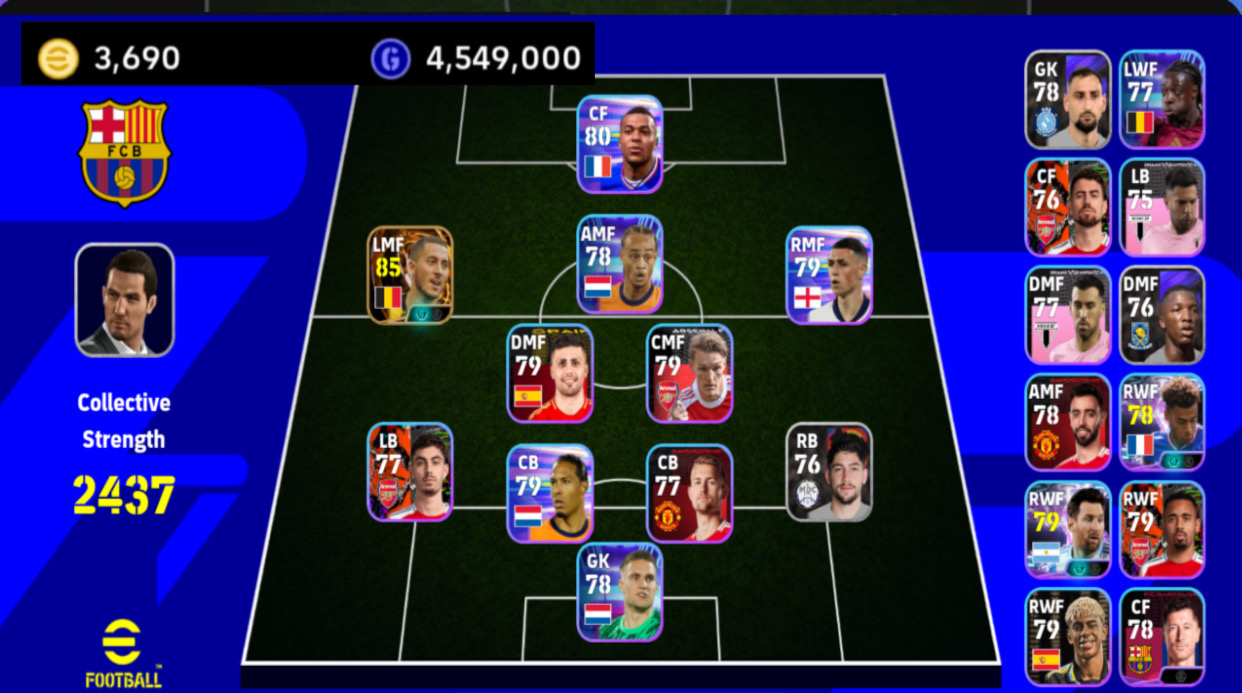The height and width of the screenshot is (693, 1242).
Task: Pick the RMF 79 England player card
Action: coord(829,274)
